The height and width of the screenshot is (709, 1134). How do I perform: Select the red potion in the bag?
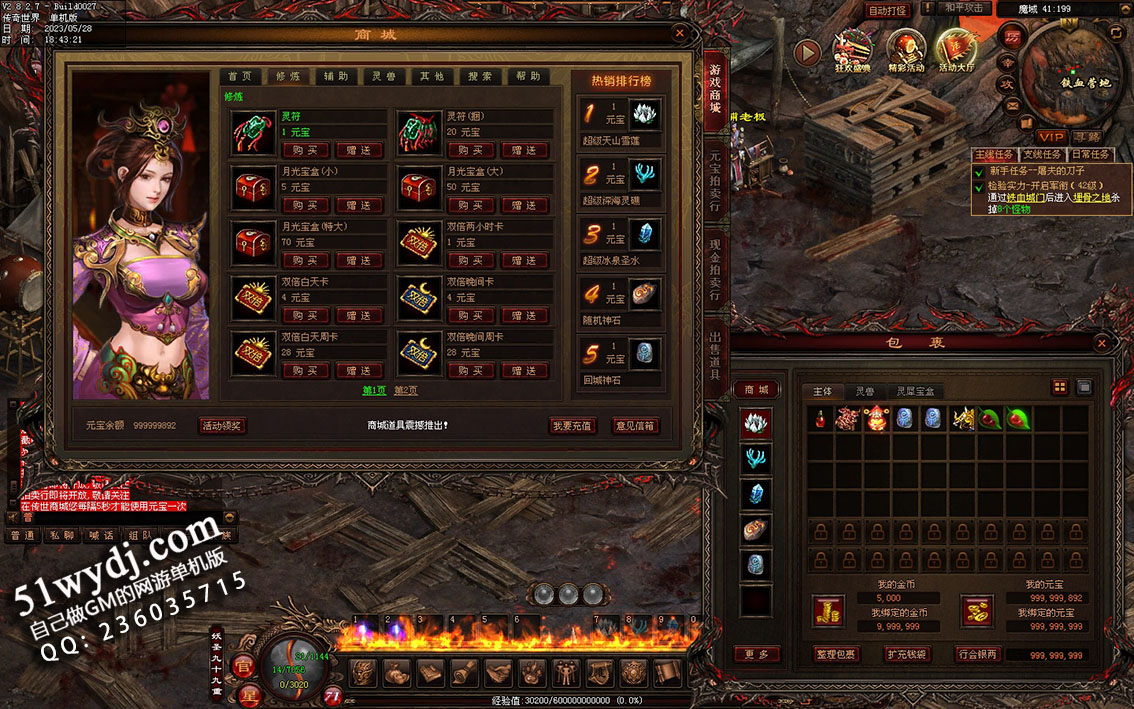click(820, 419)
